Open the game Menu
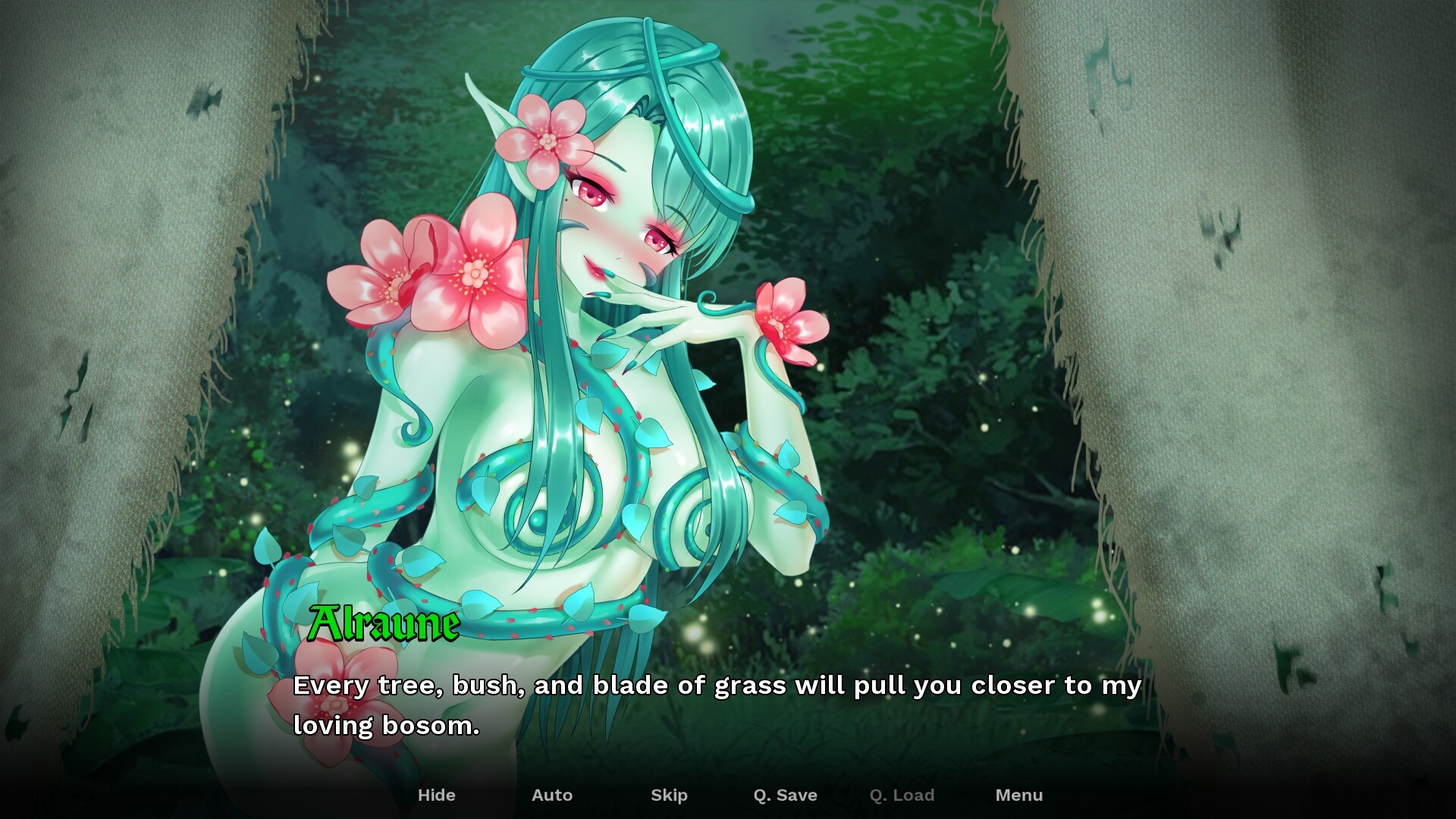The width and height of the screenshot is (1456, 819). point(1018,795)
